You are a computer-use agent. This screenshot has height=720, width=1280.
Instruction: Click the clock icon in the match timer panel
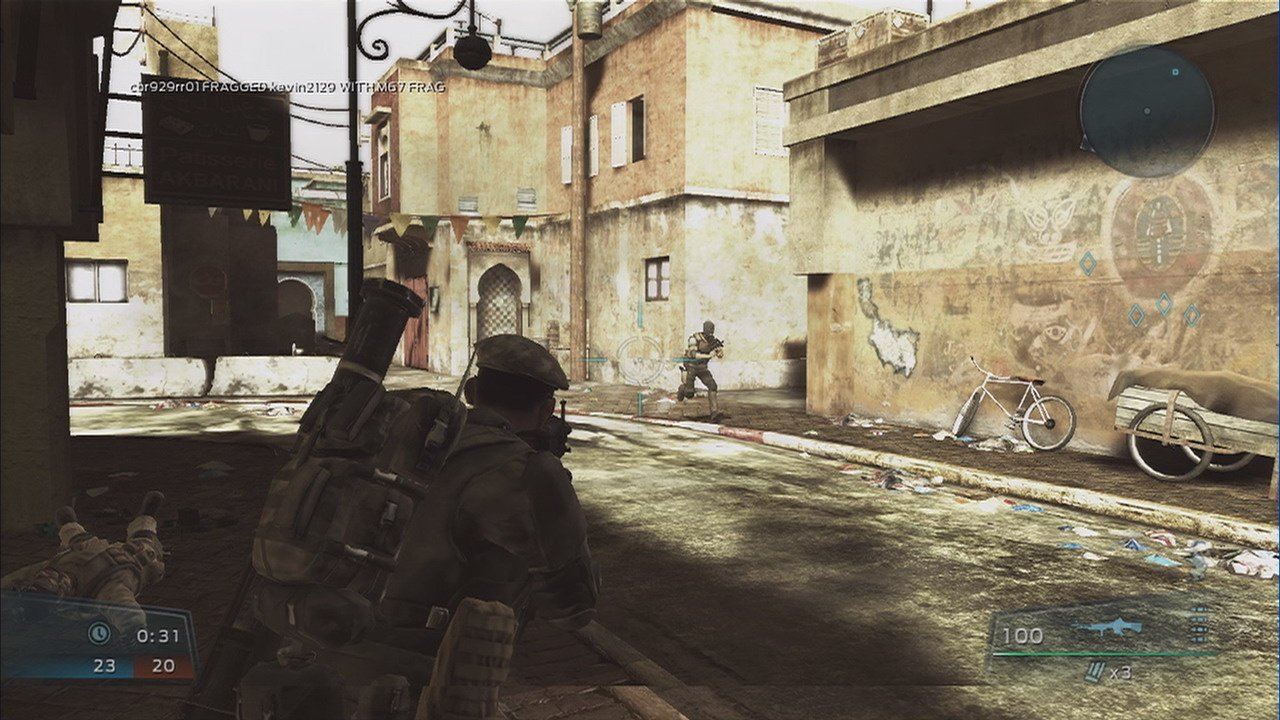click(100, 631)
